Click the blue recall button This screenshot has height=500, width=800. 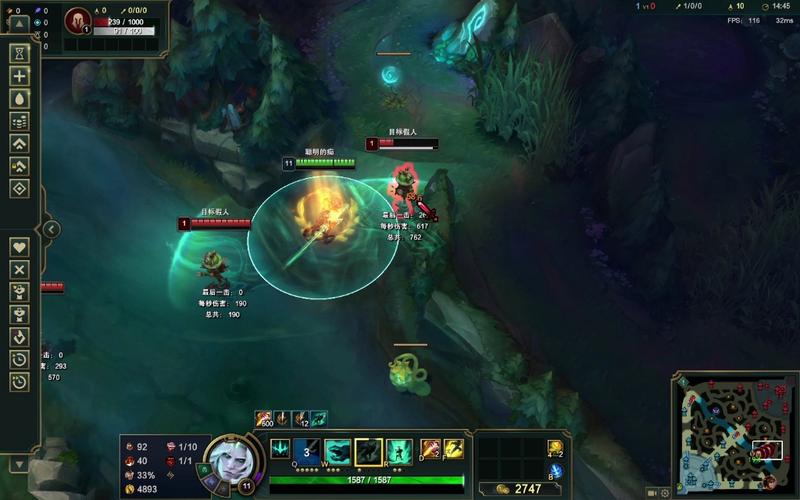556,471
